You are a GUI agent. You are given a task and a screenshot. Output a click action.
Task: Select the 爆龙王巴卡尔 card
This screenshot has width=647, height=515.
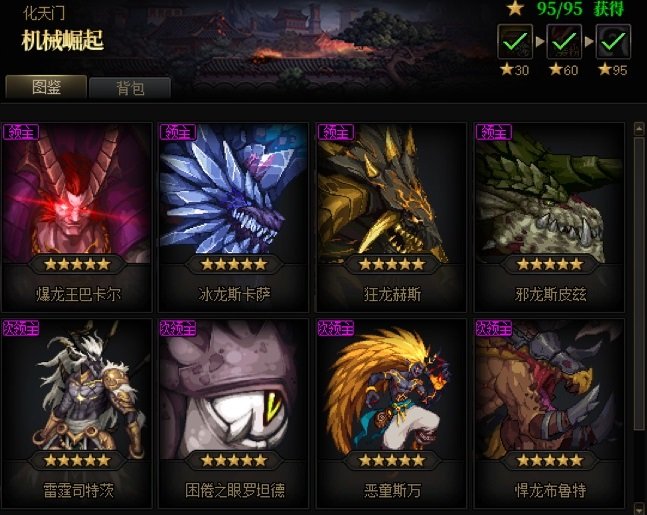(x=78, y=213)
